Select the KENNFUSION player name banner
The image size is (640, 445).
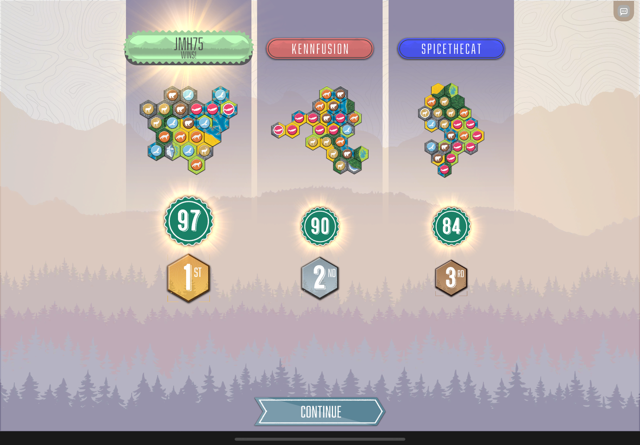pos(320,49)
